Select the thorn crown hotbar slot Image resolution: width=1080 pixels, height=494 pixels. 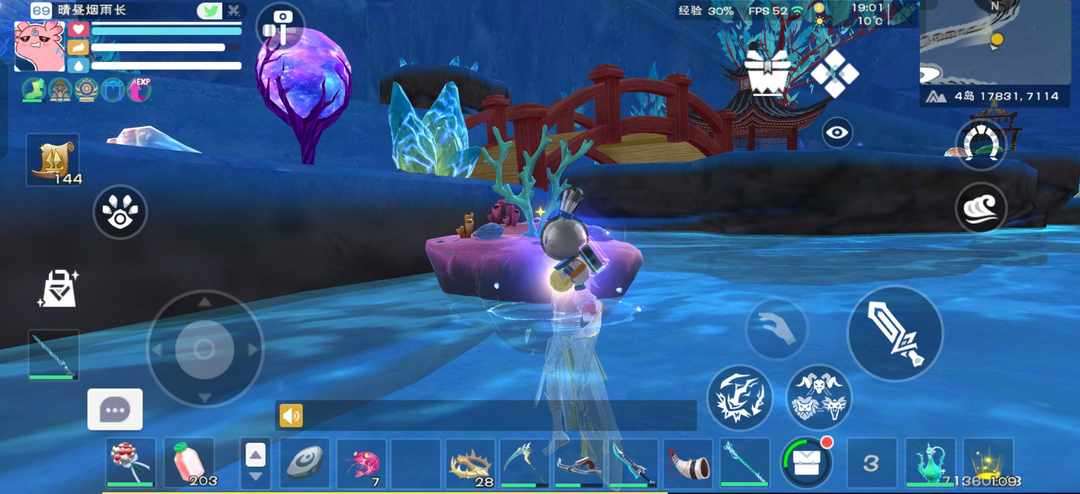click(x=470, y=463)
